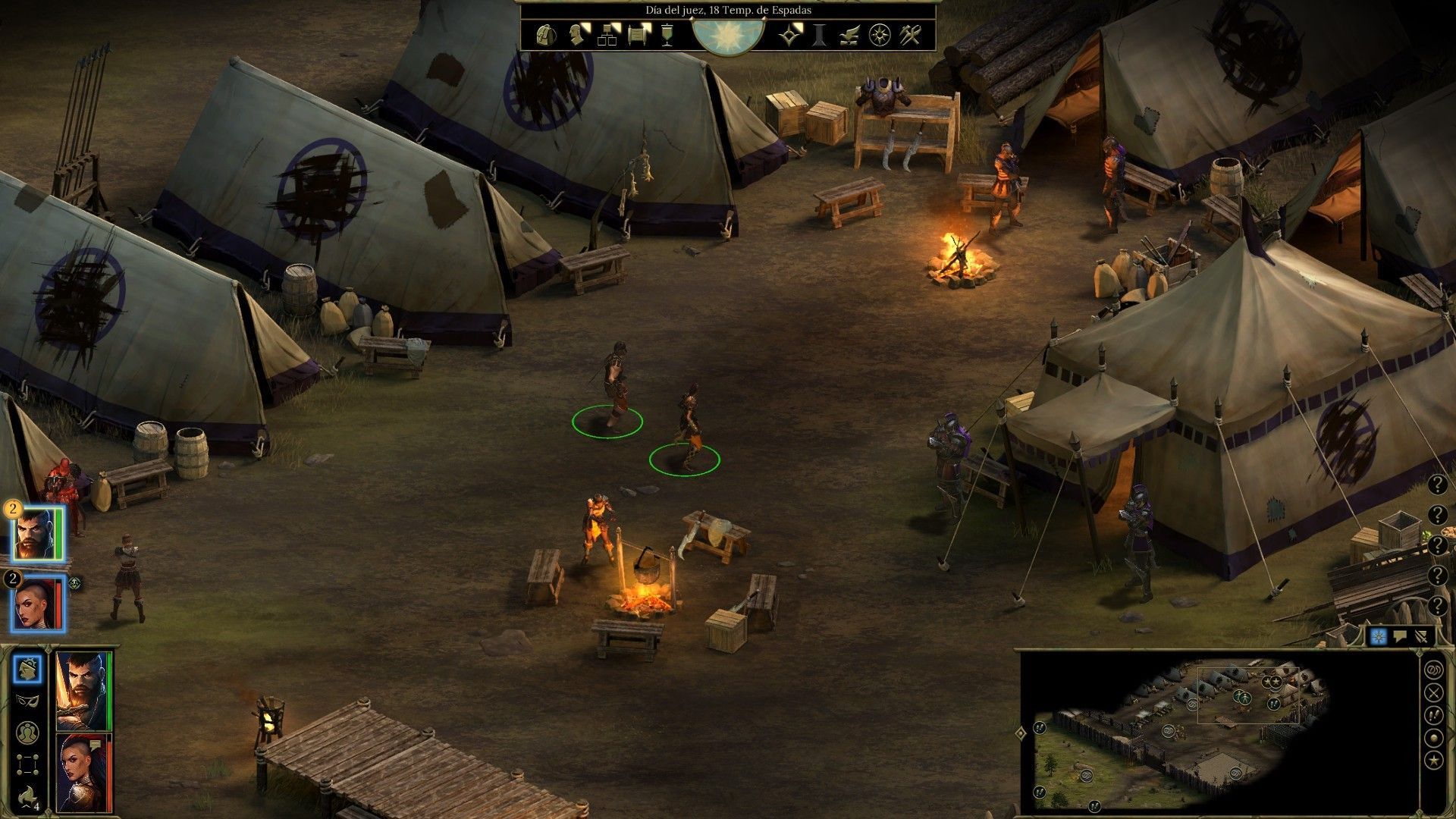Open the character sheet head icon
Image resolution: width=1456 pixels, height=819 pixels.
coord(578,35)
